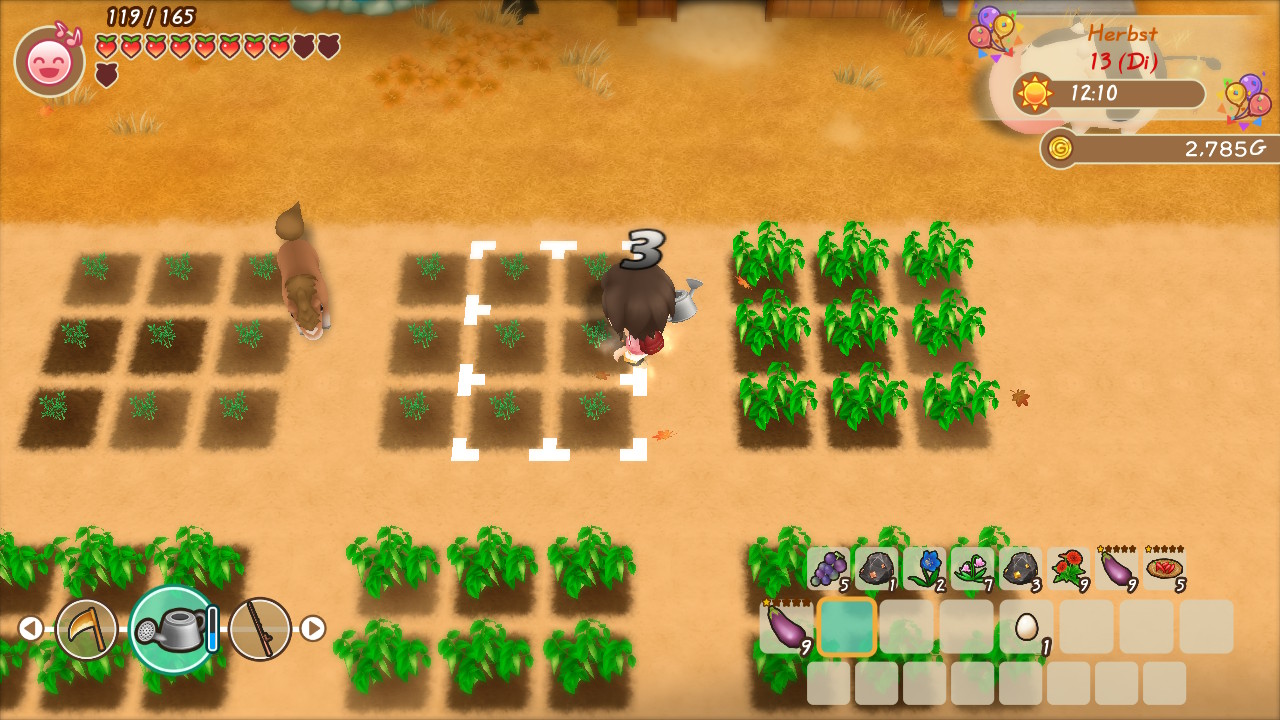
Task: Click the highlighted empty item slot
Action: coord(847,627)
